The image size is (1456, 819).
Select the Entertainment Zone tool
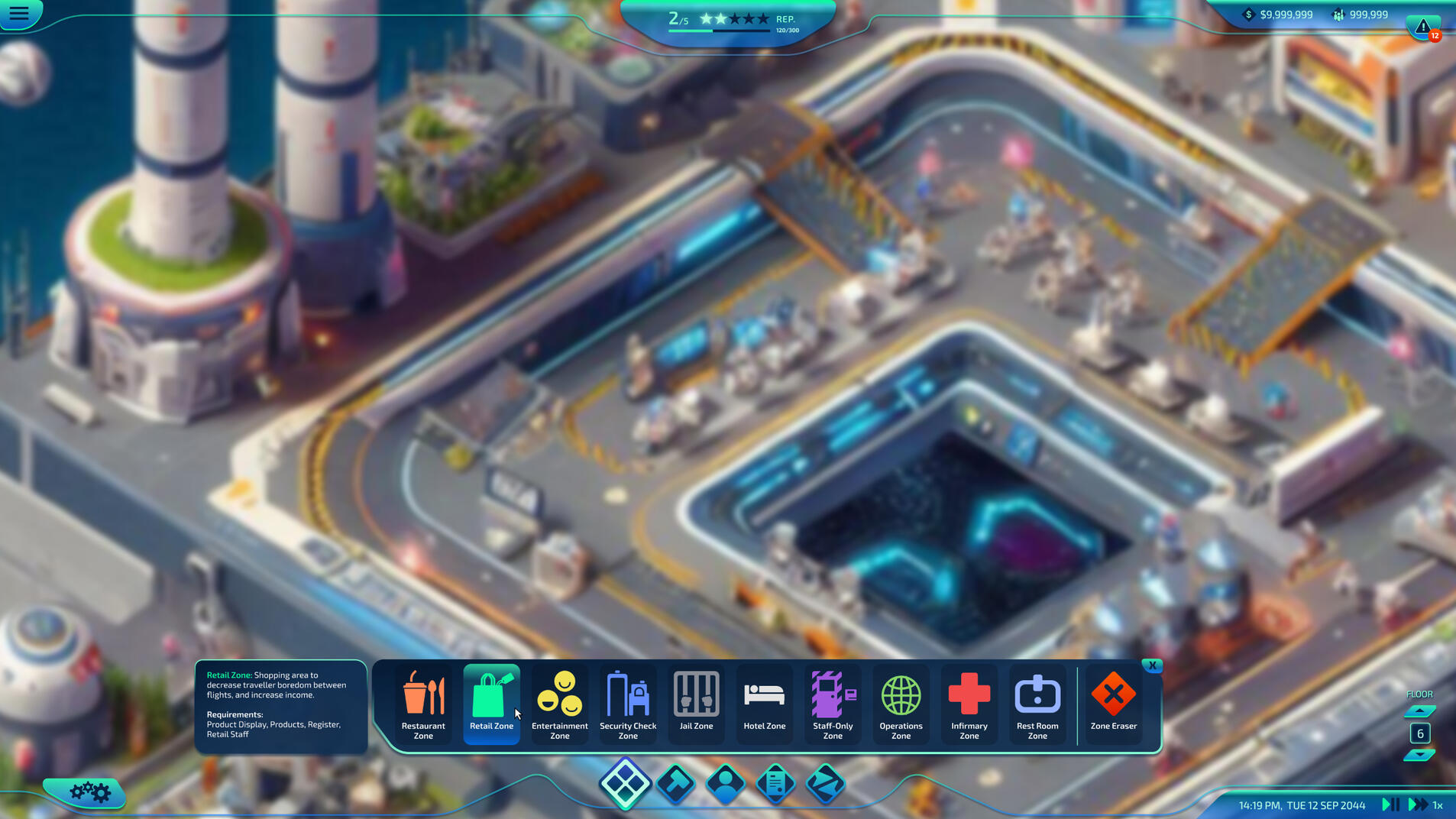pyautogui.click(x=560, y=703)
